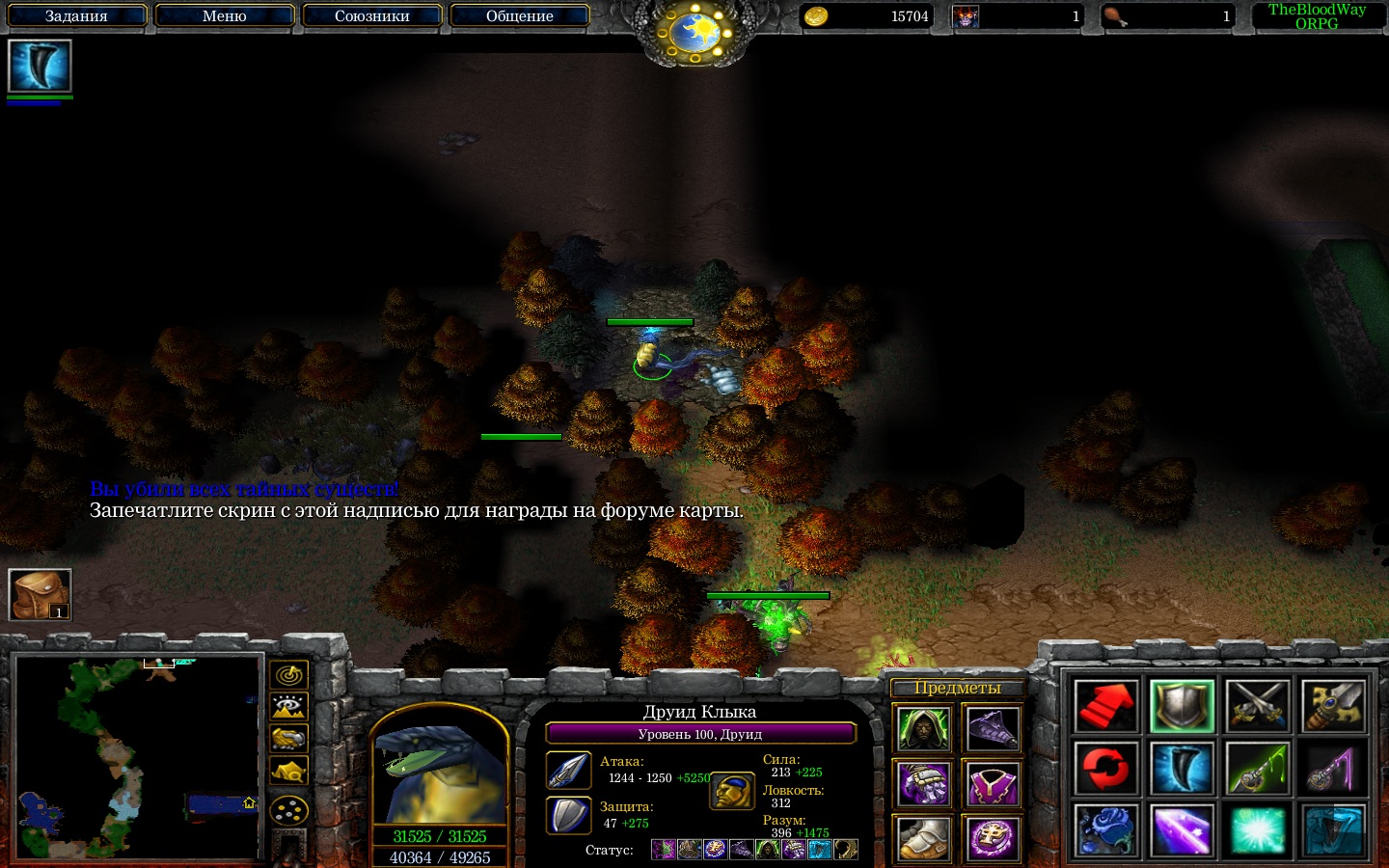Activate the shield Stop command
The width and height of the screenshot is (1389, 868).
[1182, 706]
